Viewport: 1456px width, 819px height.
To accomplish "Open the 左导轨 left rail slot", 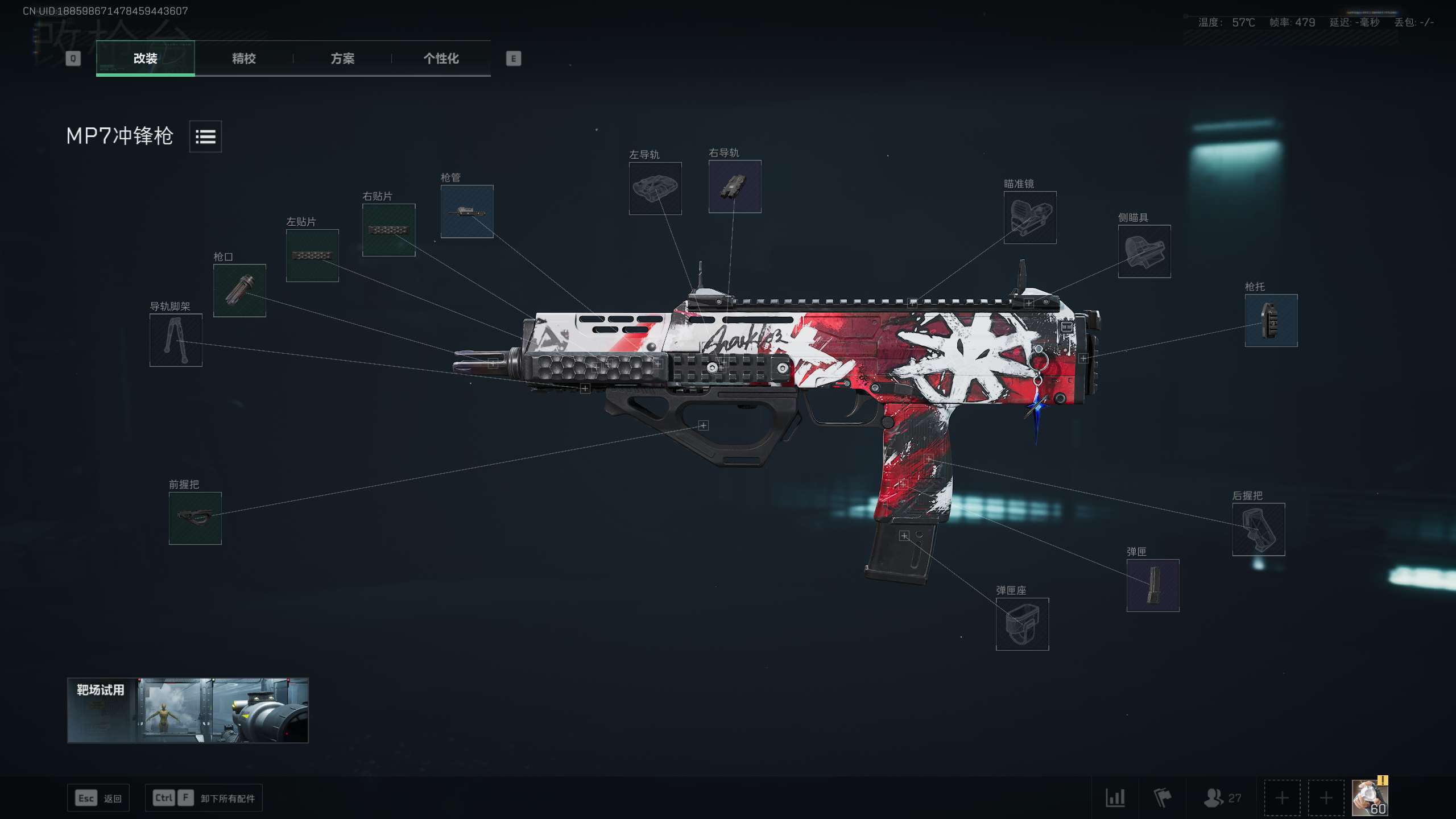I will coord(656,188).
